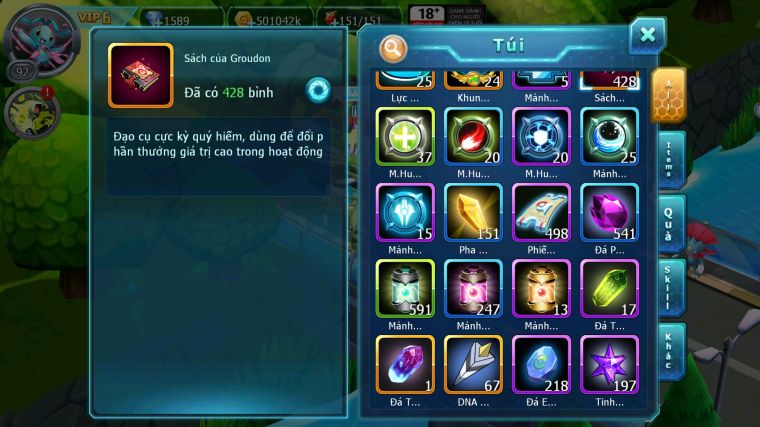Switch to the Skill tab
Image resolution: width=760 pixels, height=427 pixels.
tap(670, 286)
